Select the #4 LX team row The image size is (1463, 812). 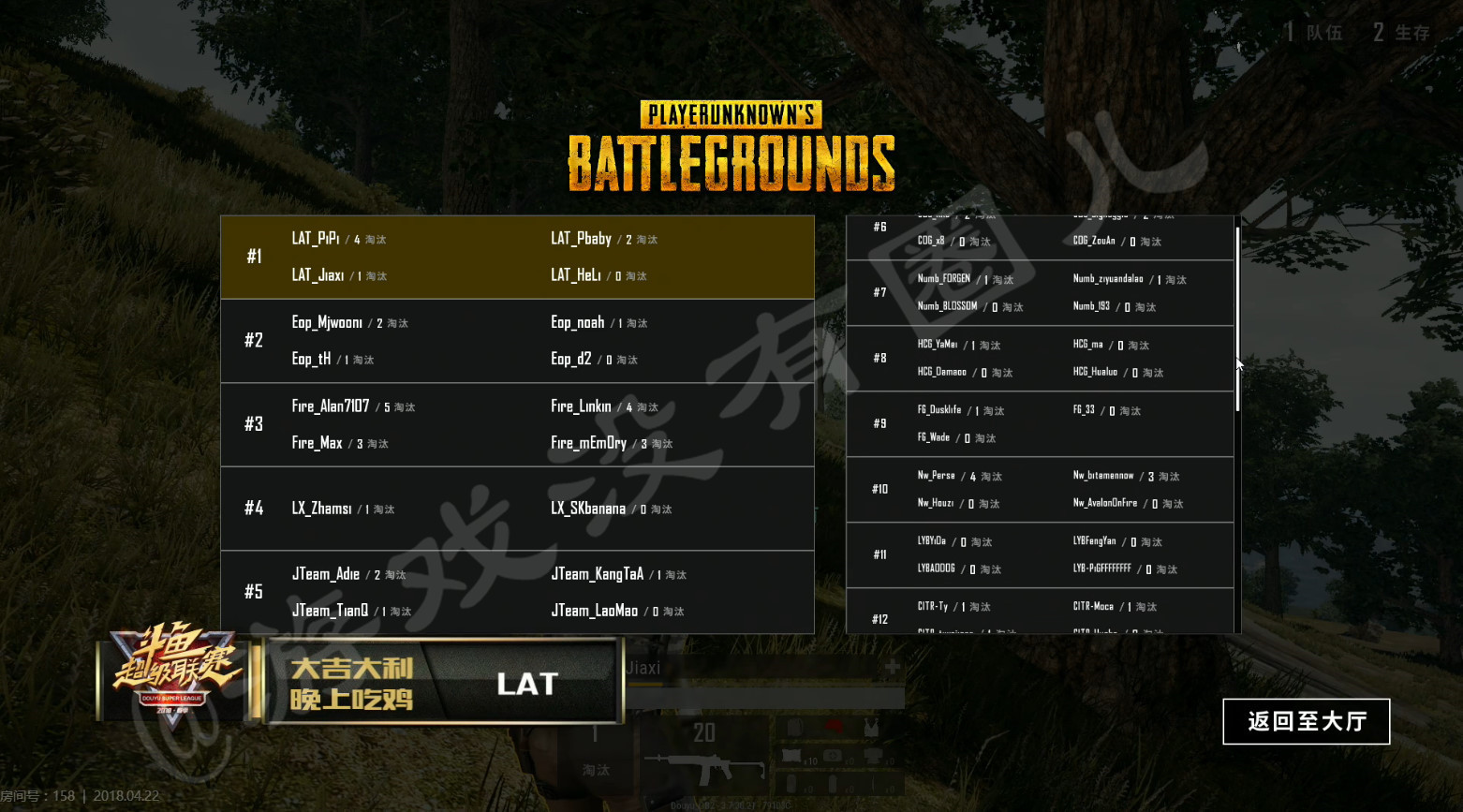coord(517,509)
